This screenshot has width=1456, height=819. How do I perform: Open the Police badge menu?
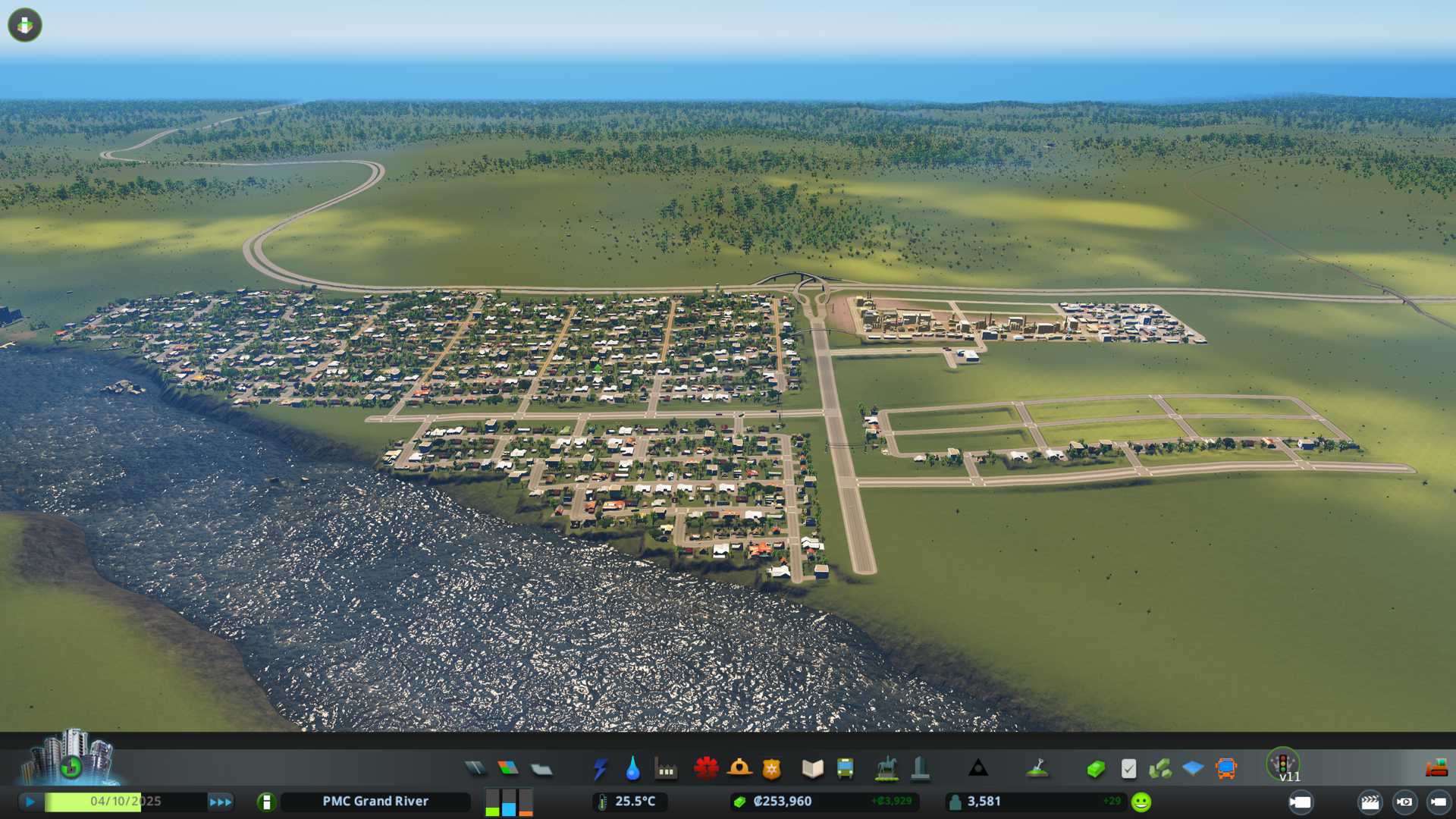click(771, 769)
